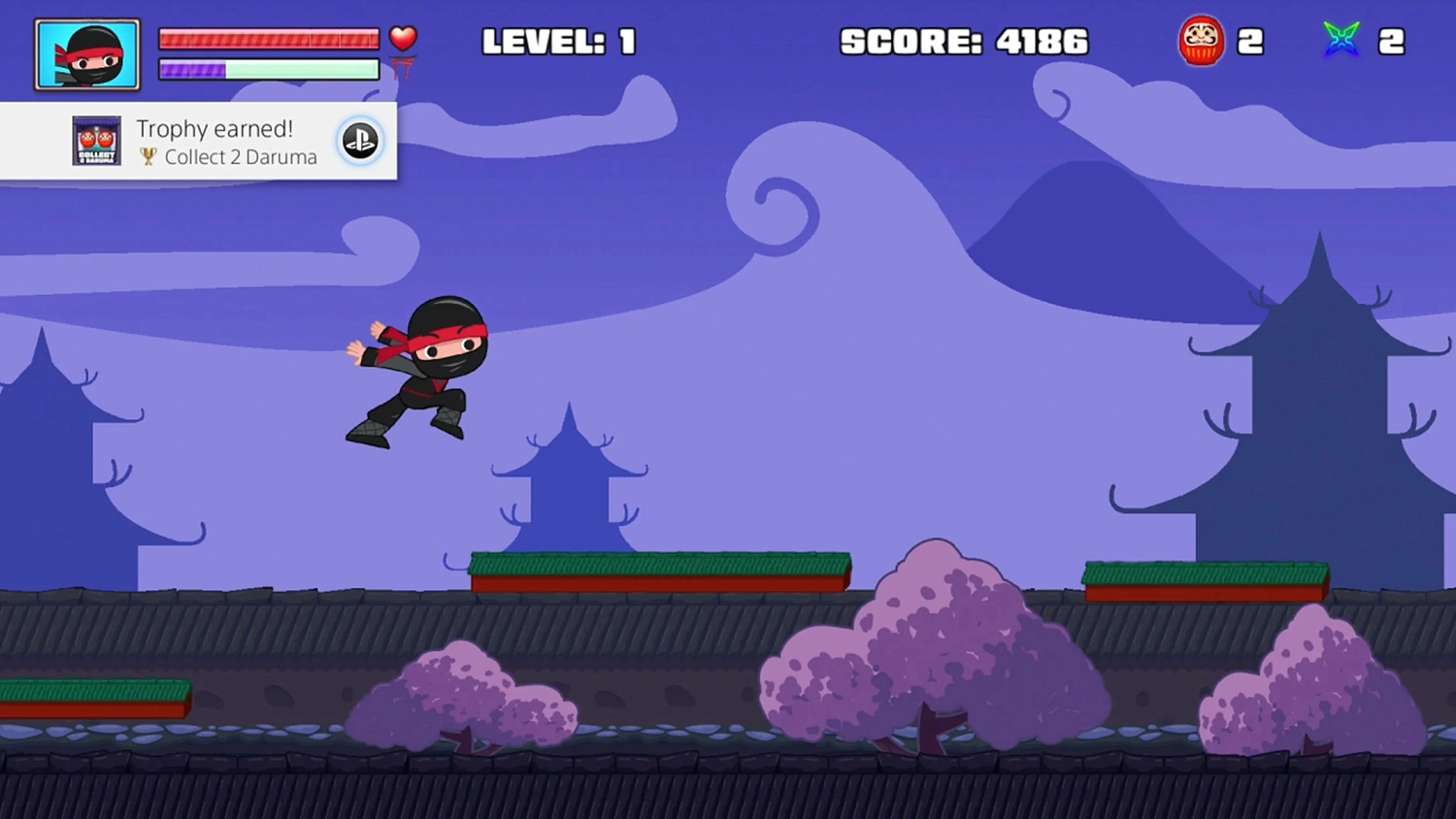Click the heart life icon
The width and height of the screenshot is (1456, 819).
point(403,37)
